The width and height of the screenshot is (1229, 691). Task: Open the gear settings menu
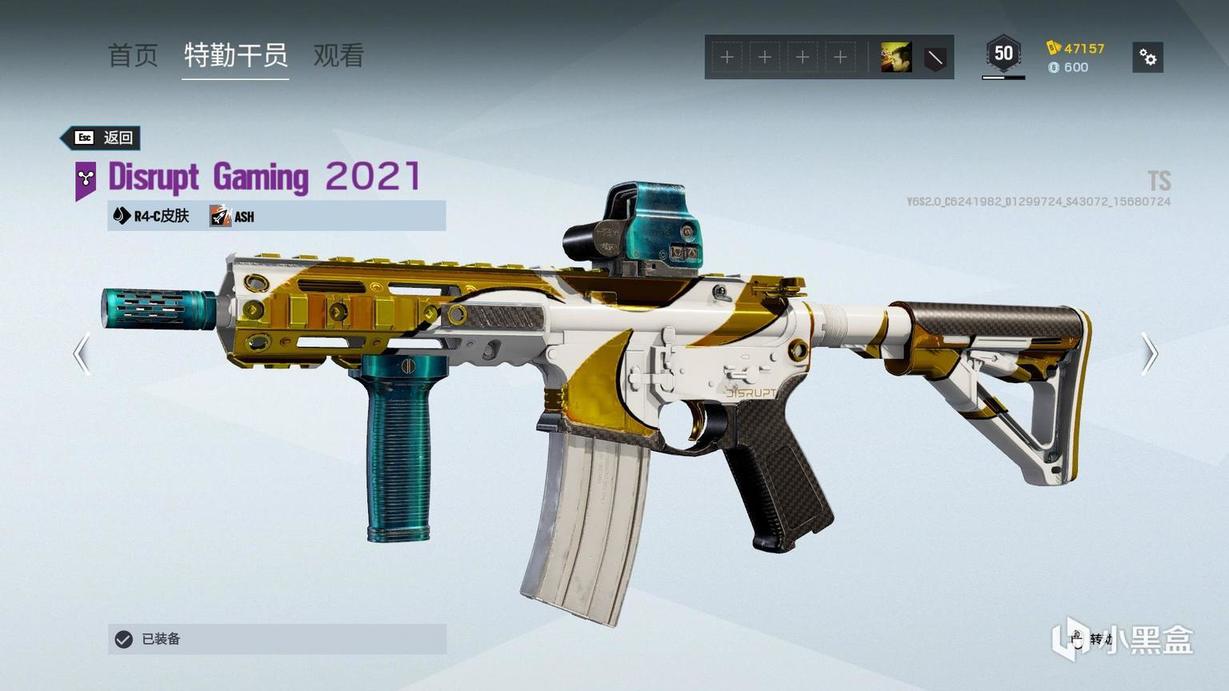1148,58
